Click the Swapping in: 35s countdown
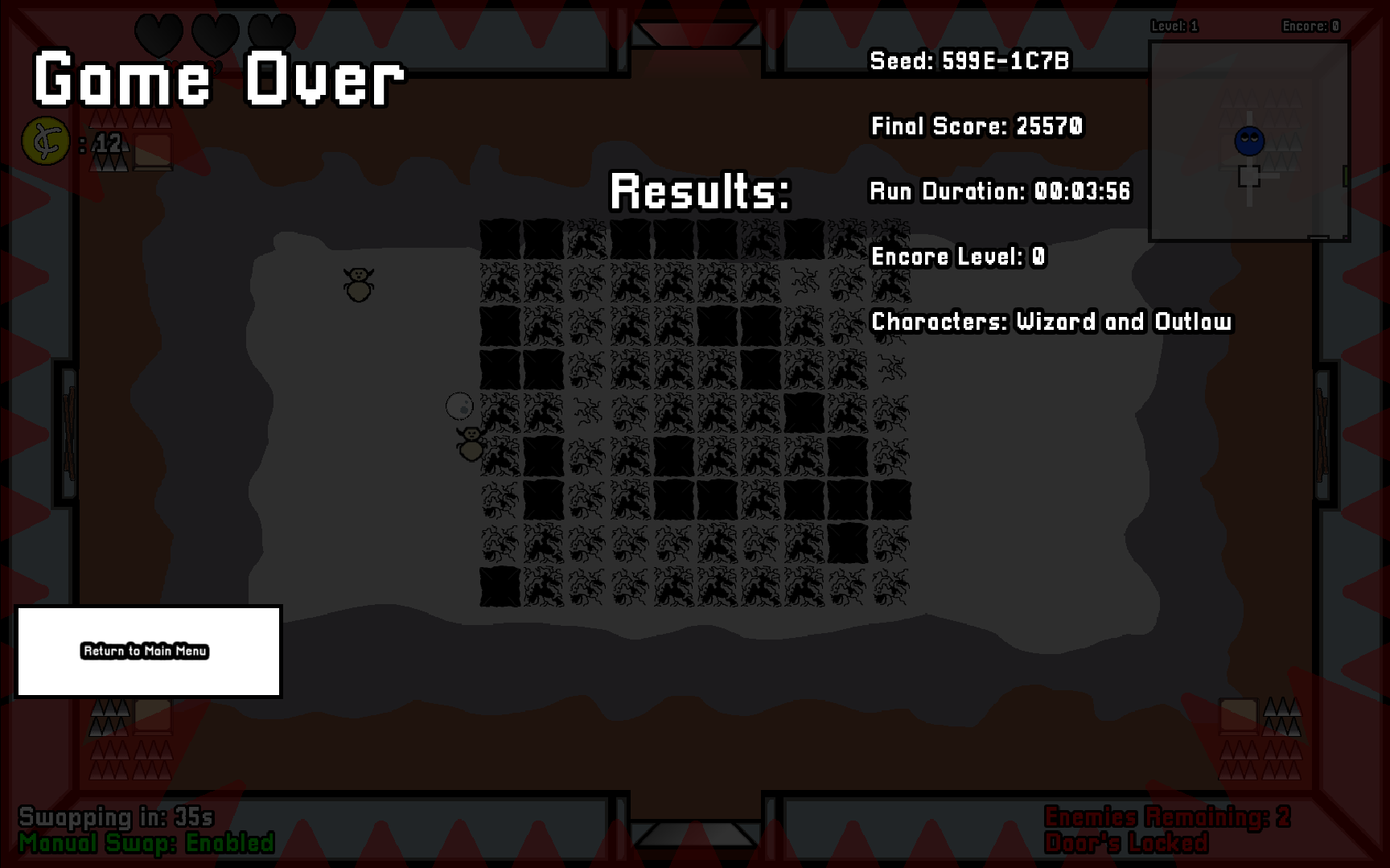The image size is (1390, 868). coord(117,817)
